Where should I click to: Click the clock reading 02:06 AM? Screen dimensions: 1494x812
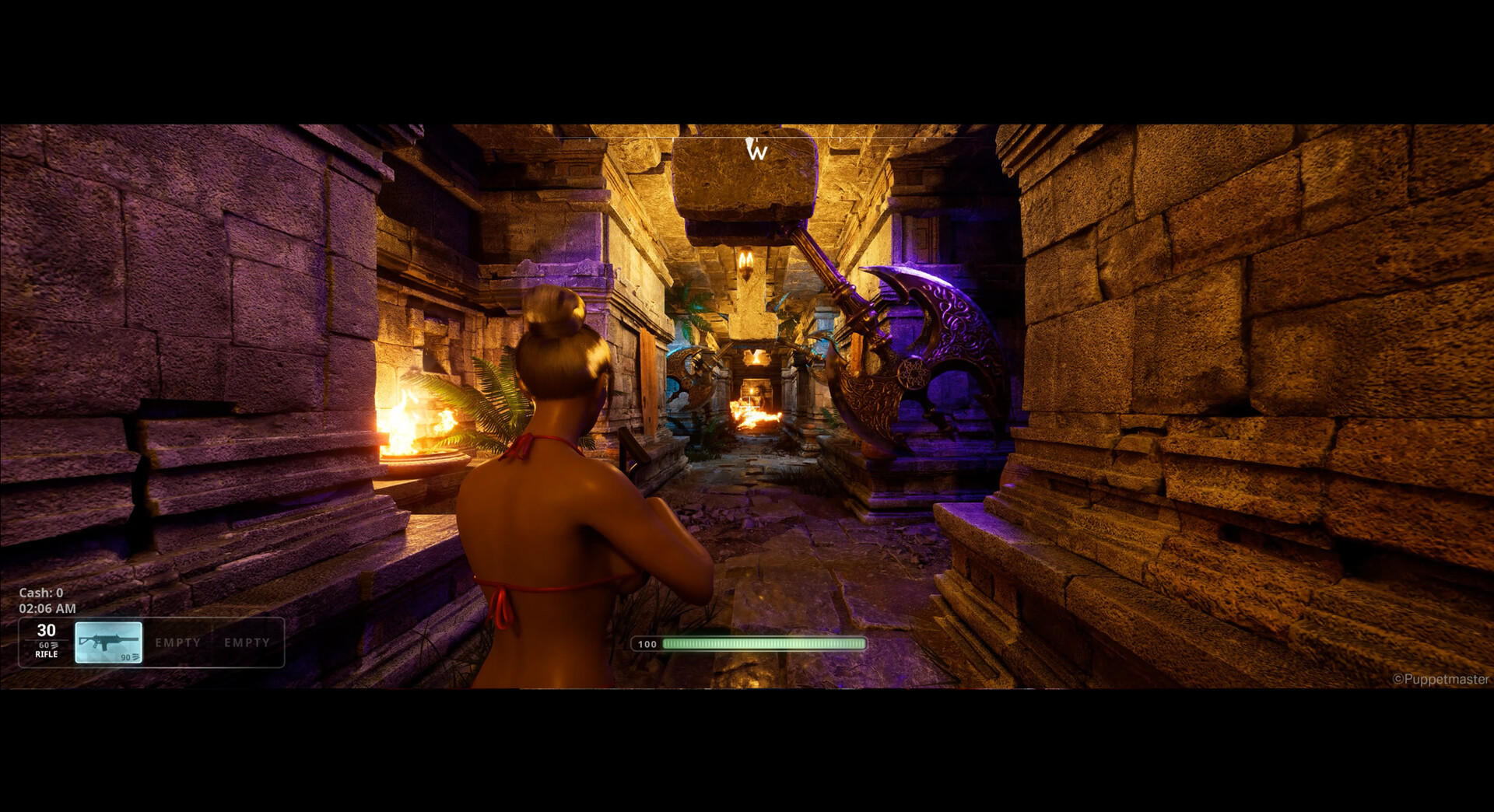coord(48,609)
